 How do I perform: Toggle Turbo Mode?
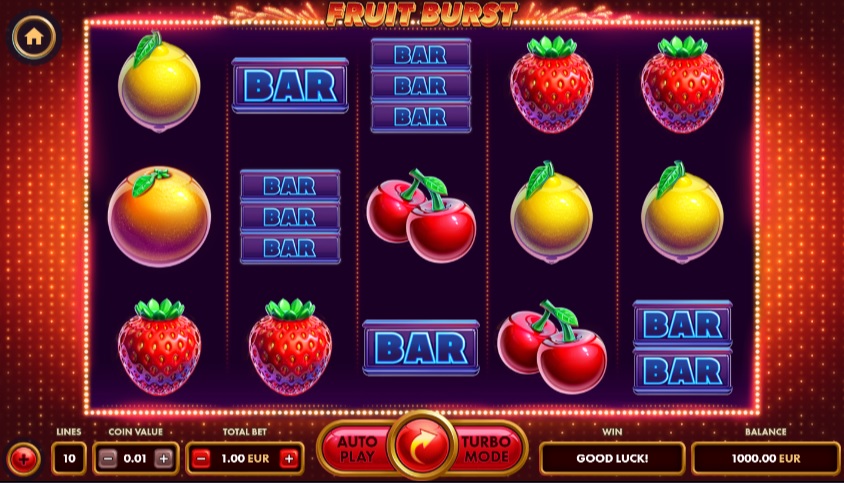(x=487, y=449)
